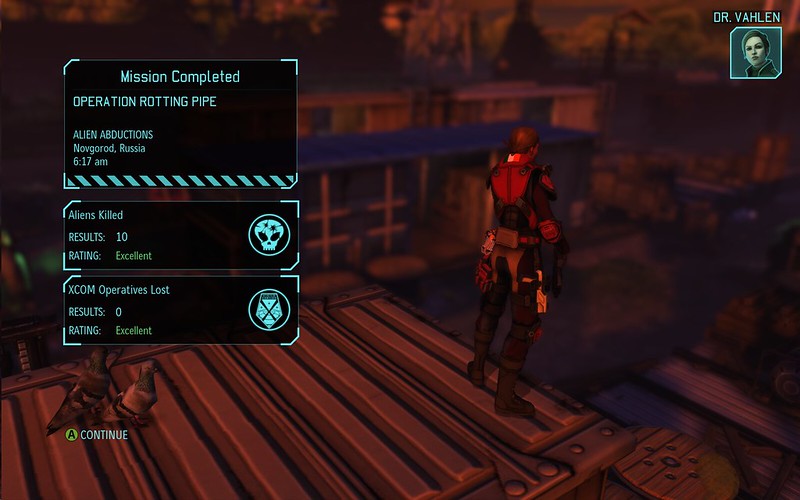Click Dr. Vahlen's portrait
This screenshot has height=500, width=800.
756,51
